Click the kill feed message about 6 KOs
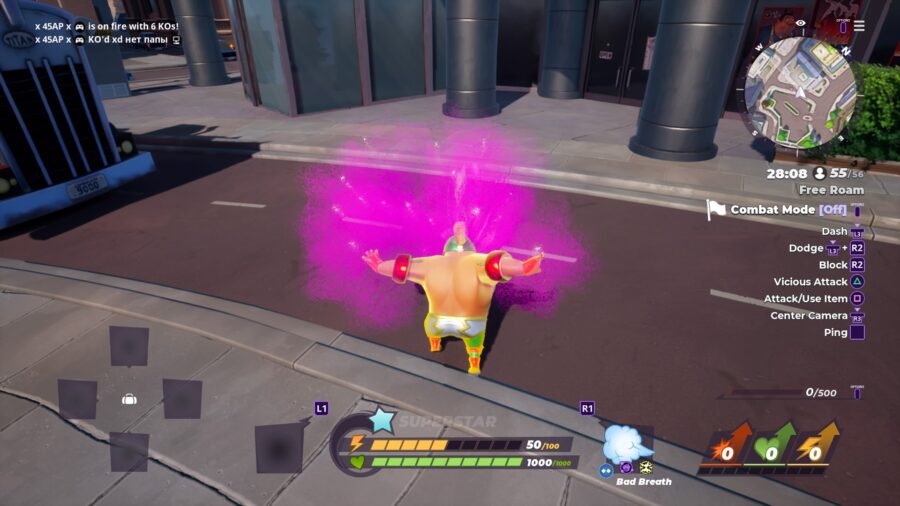 click(107, 26)
